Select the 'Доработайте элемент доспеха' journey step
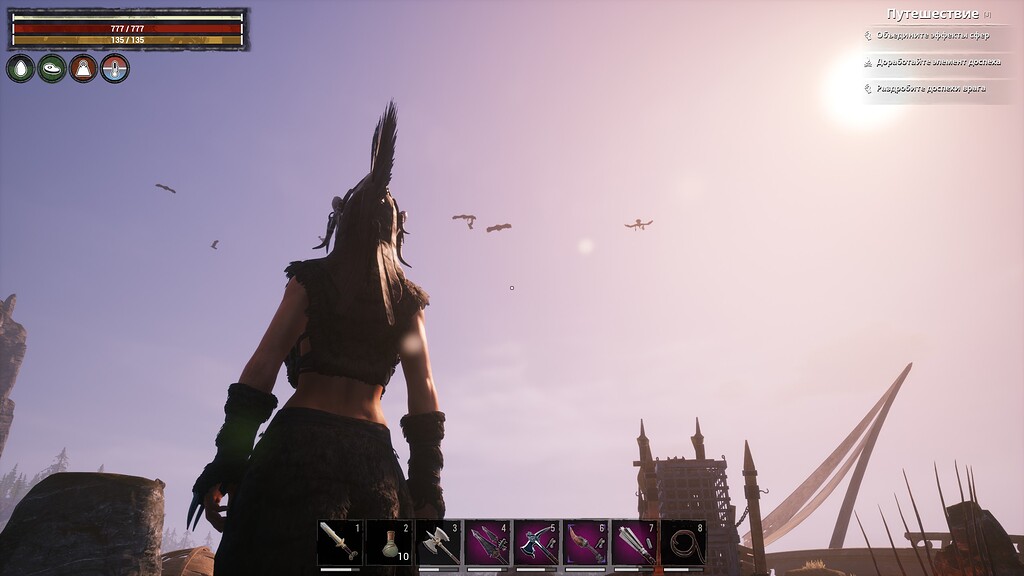1024x576 pixels. pos(938,62)
